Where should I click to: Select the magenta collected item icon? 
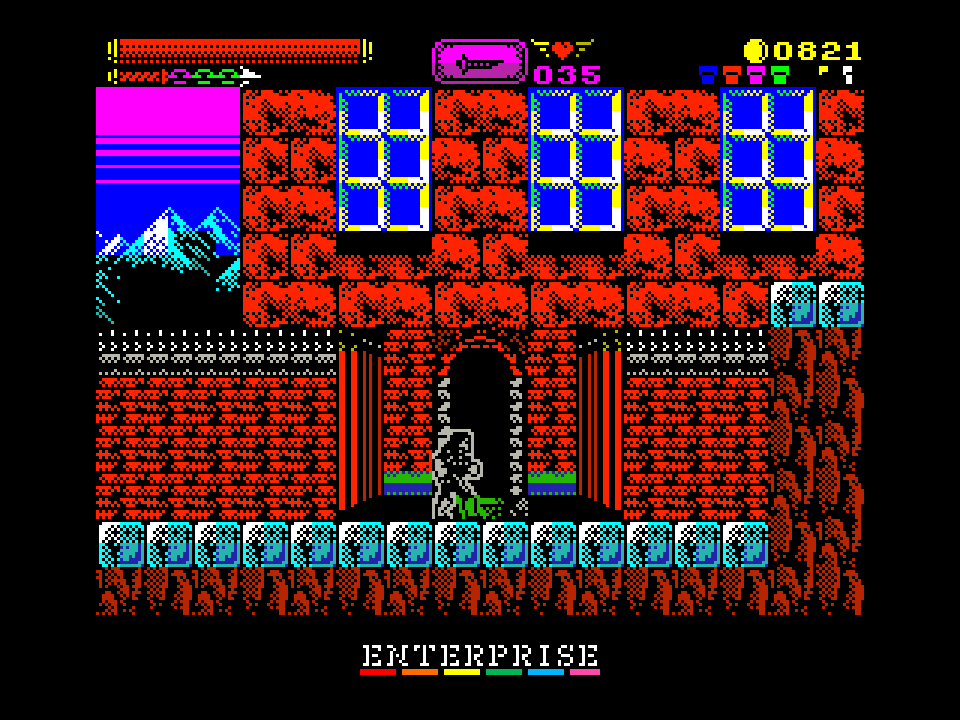coord(756,74)
